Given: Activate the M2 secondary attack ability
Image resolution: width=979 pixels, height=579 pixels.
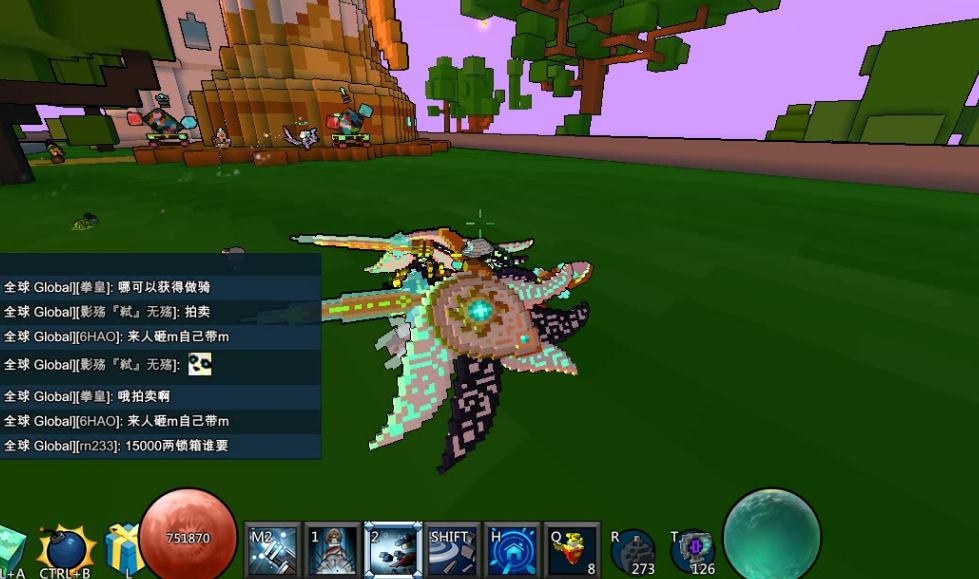Looking at the screenshot, I should (273, 550).
